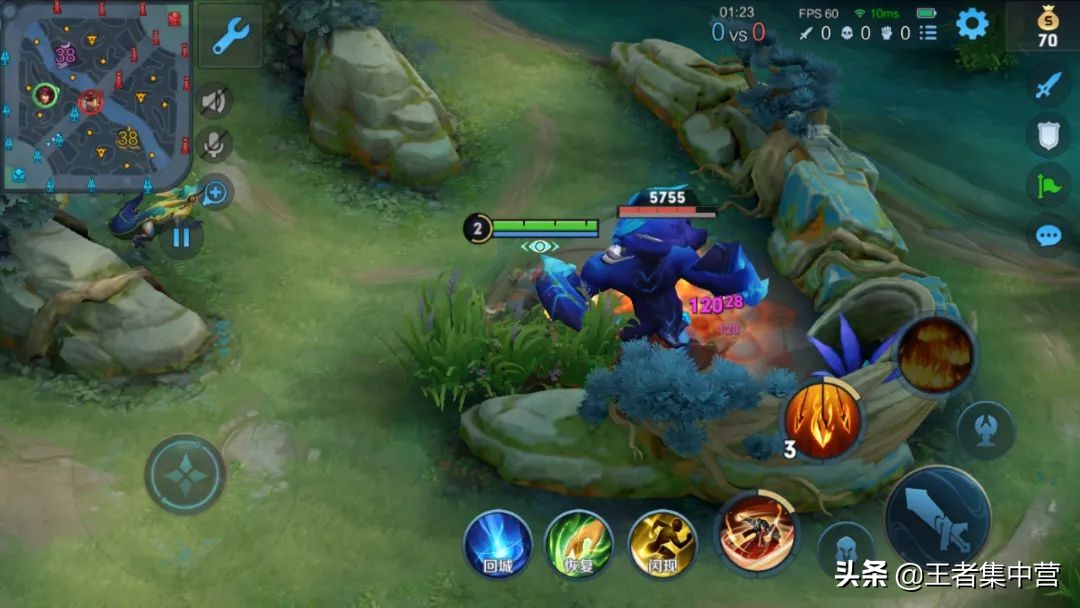The width and height of the screenshot is (1080, 608).
Task: Activate the spinning warrior skill icon
Action: (756, 531)
